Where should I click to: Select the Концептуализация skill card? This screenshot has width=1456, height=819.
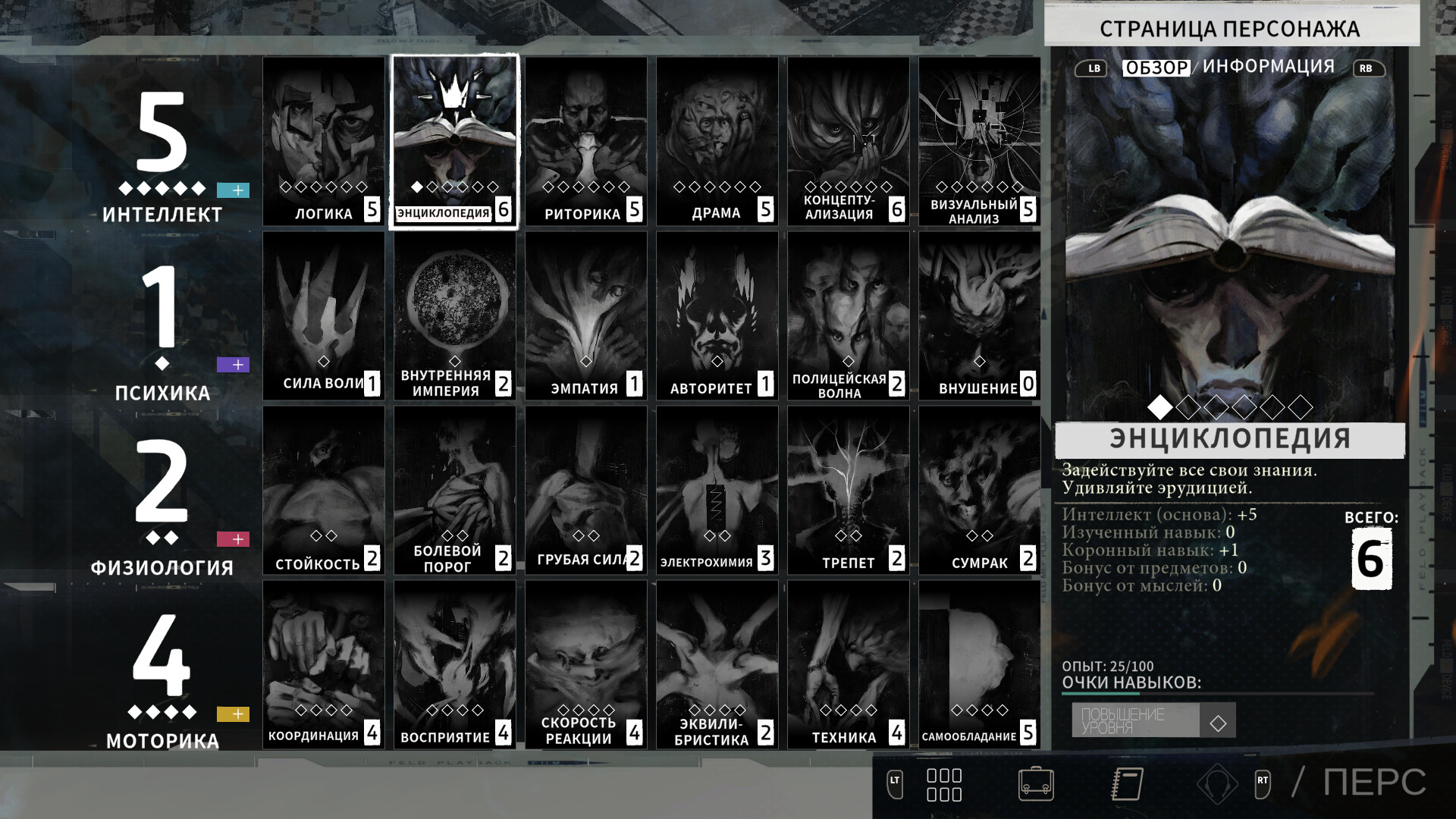849,142
